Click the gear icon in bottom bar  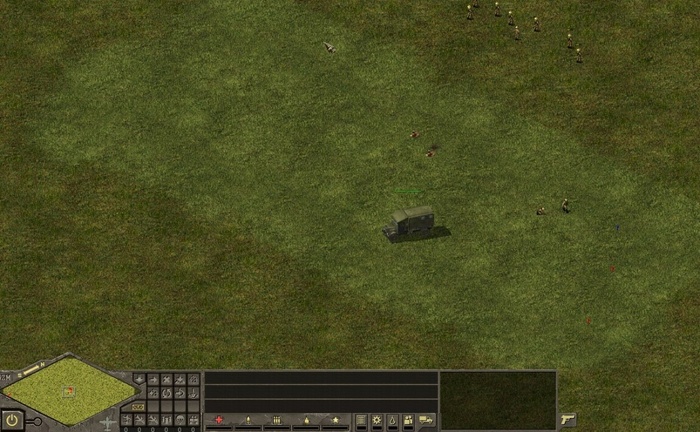378,420
